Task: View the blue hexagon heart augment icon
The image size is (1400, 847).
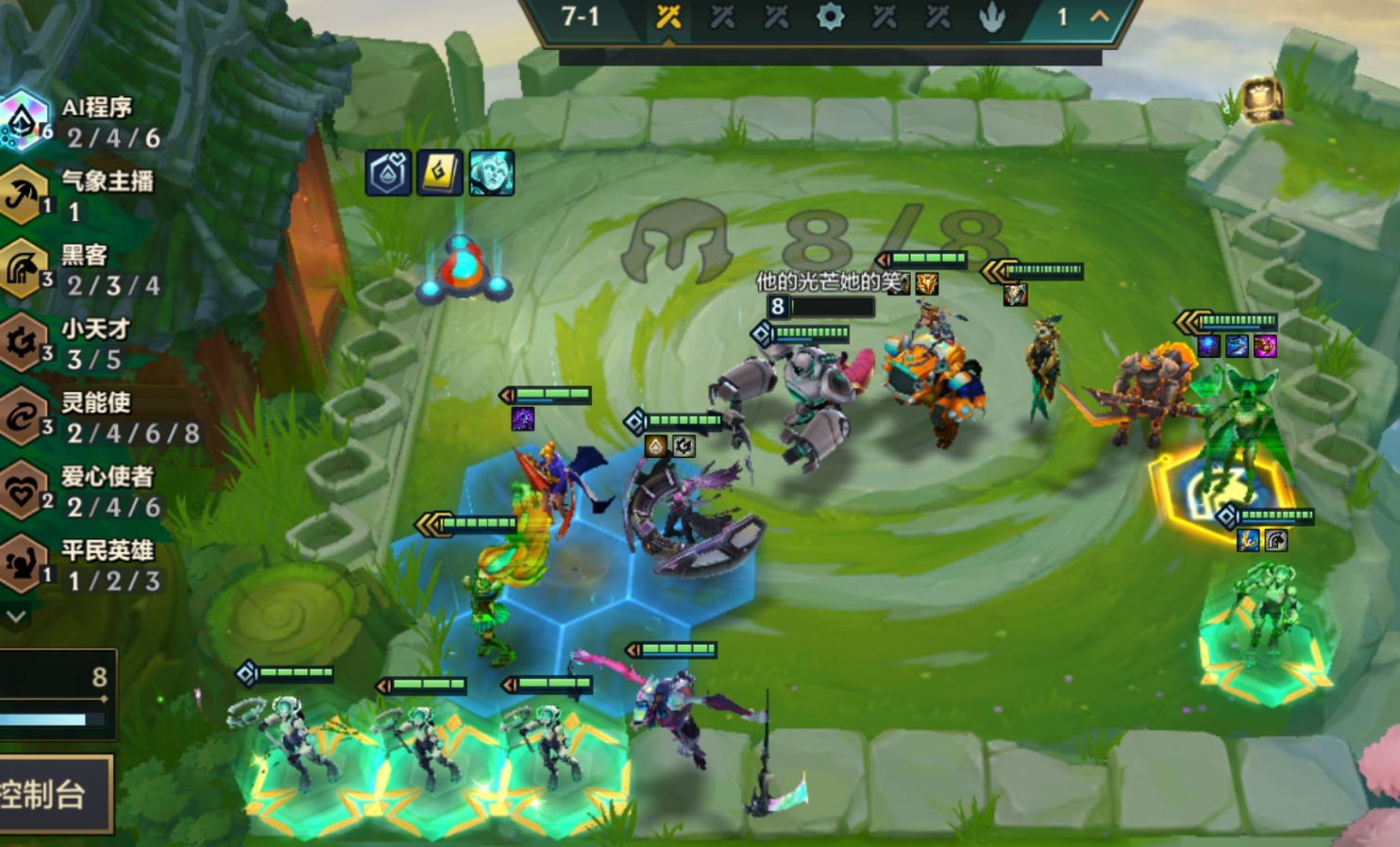Action: [389, 173]
